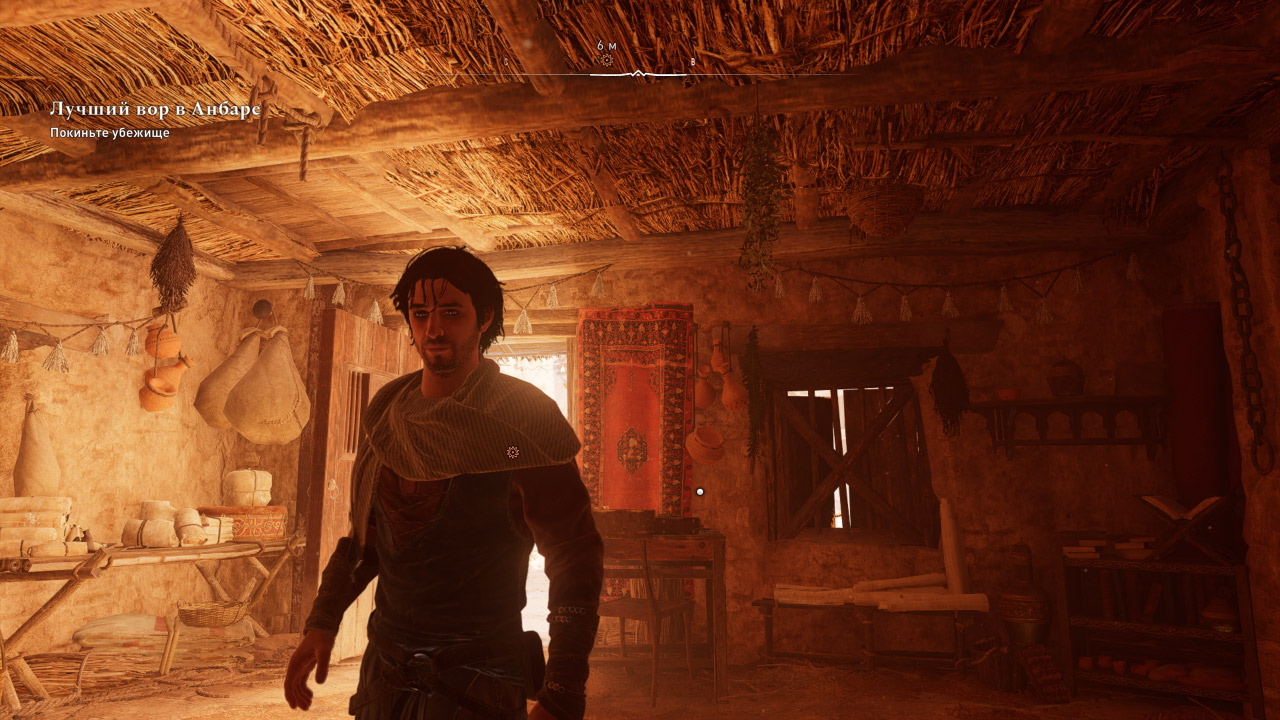Click the objective marker icon on the compass
The height and width of the screenshot is (720, 1280).
click(606, 60)
